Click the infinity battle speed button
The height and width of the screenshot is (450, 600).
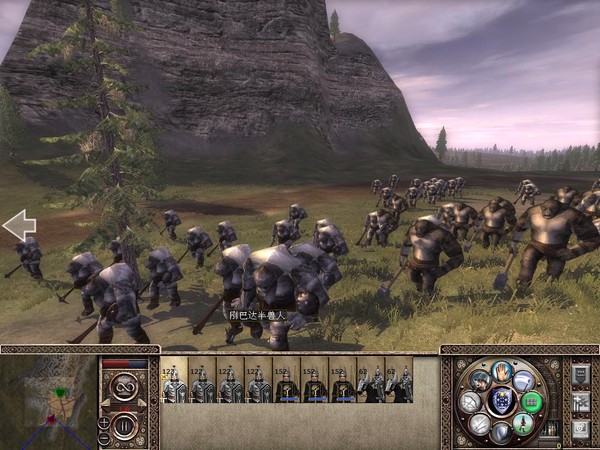125,385
